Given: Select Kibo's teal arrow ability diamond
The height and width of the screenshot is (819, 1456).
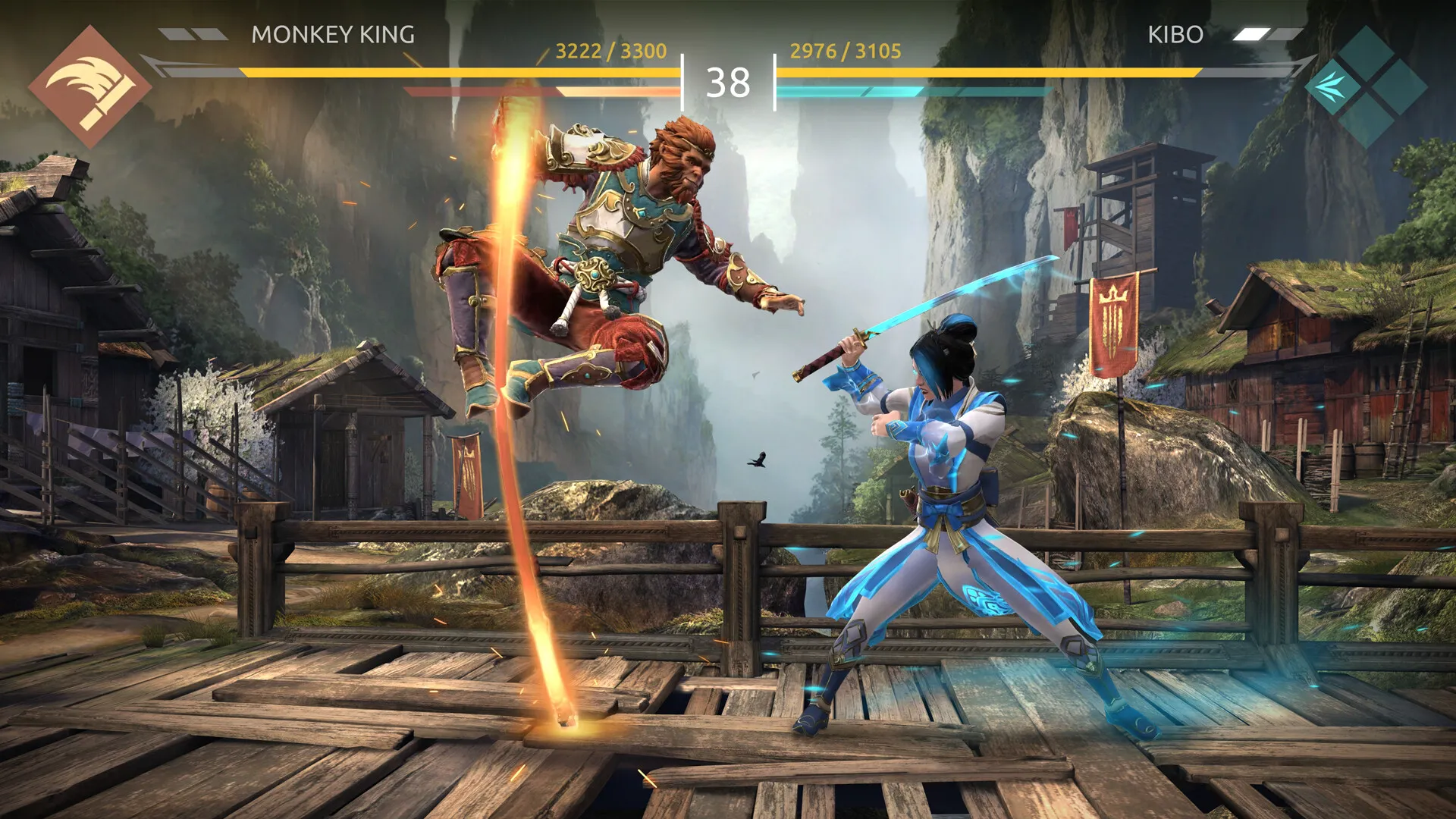Looking at the screenshot, I should tap(1332, 87).
